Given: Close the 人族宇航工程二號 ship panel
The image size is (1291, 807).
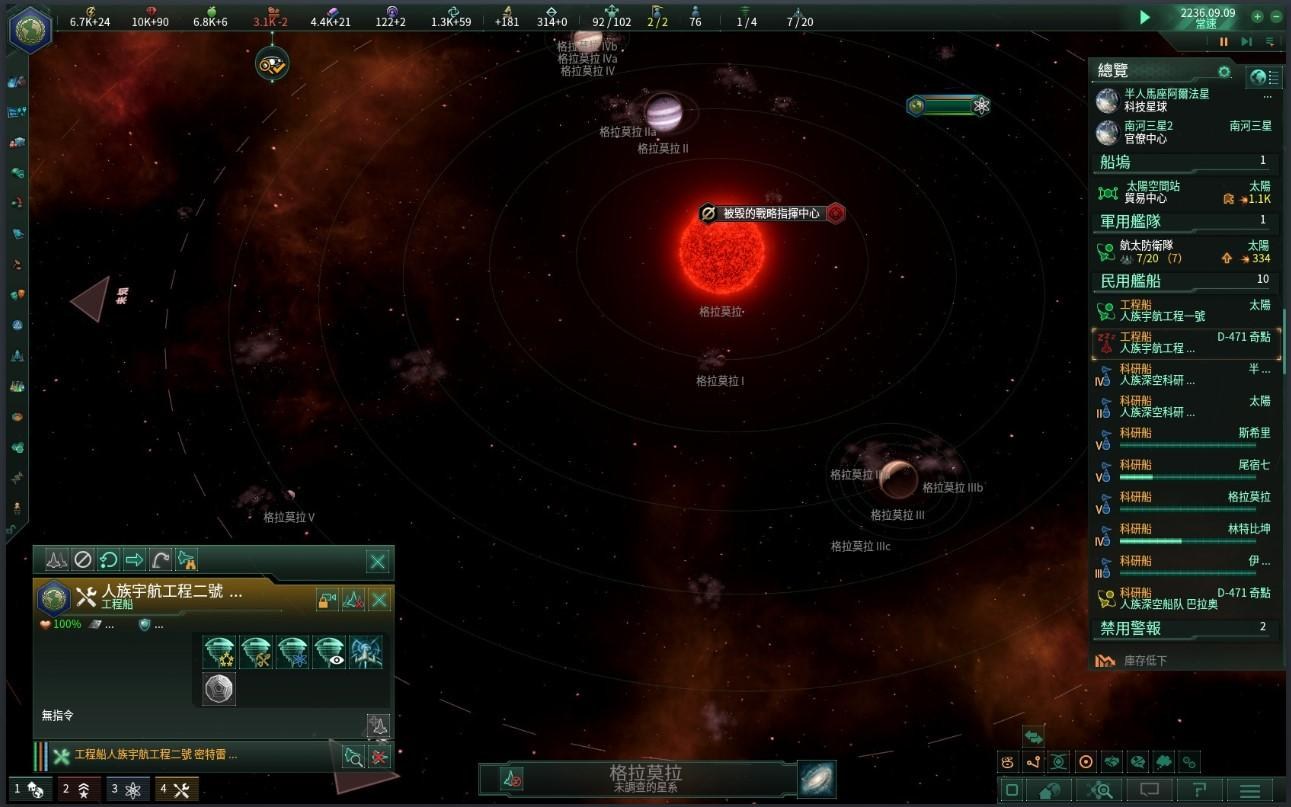Looking at the screenshot, I should point(379,599).
